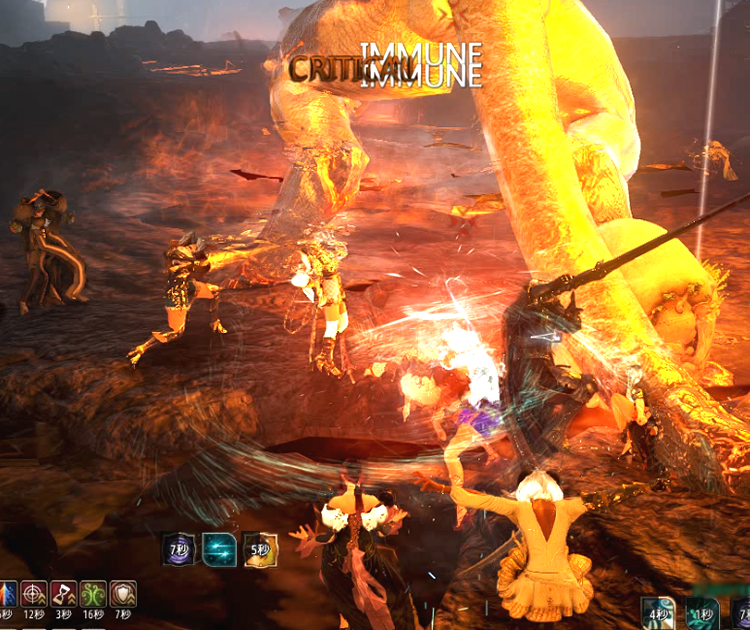Click the shield buff icon
The height and width of the screenshot is (630, 750).
pyautogui.click(x=123, y=596)
